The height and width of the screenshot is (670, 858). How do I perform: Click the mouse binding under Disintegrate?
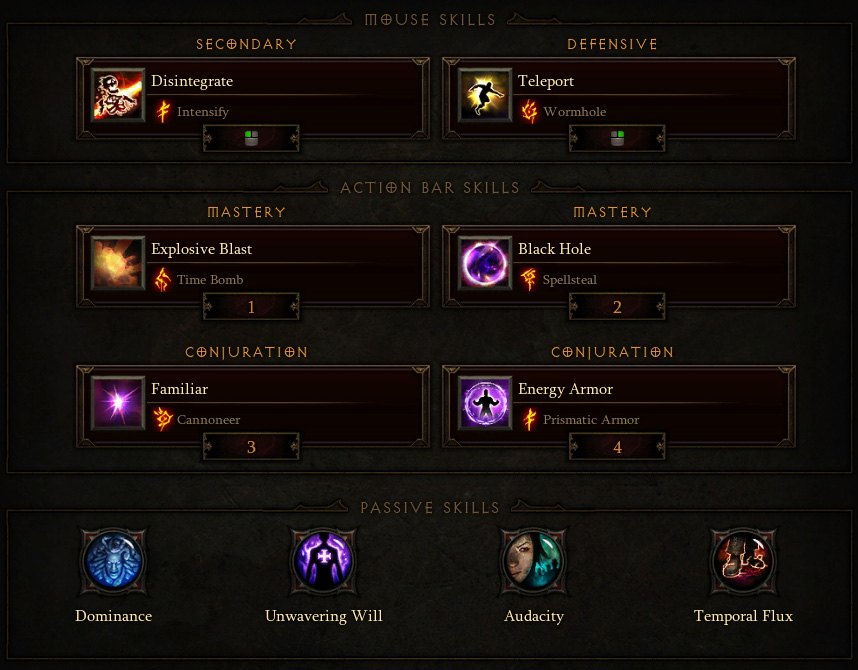[x=251, y=139]
